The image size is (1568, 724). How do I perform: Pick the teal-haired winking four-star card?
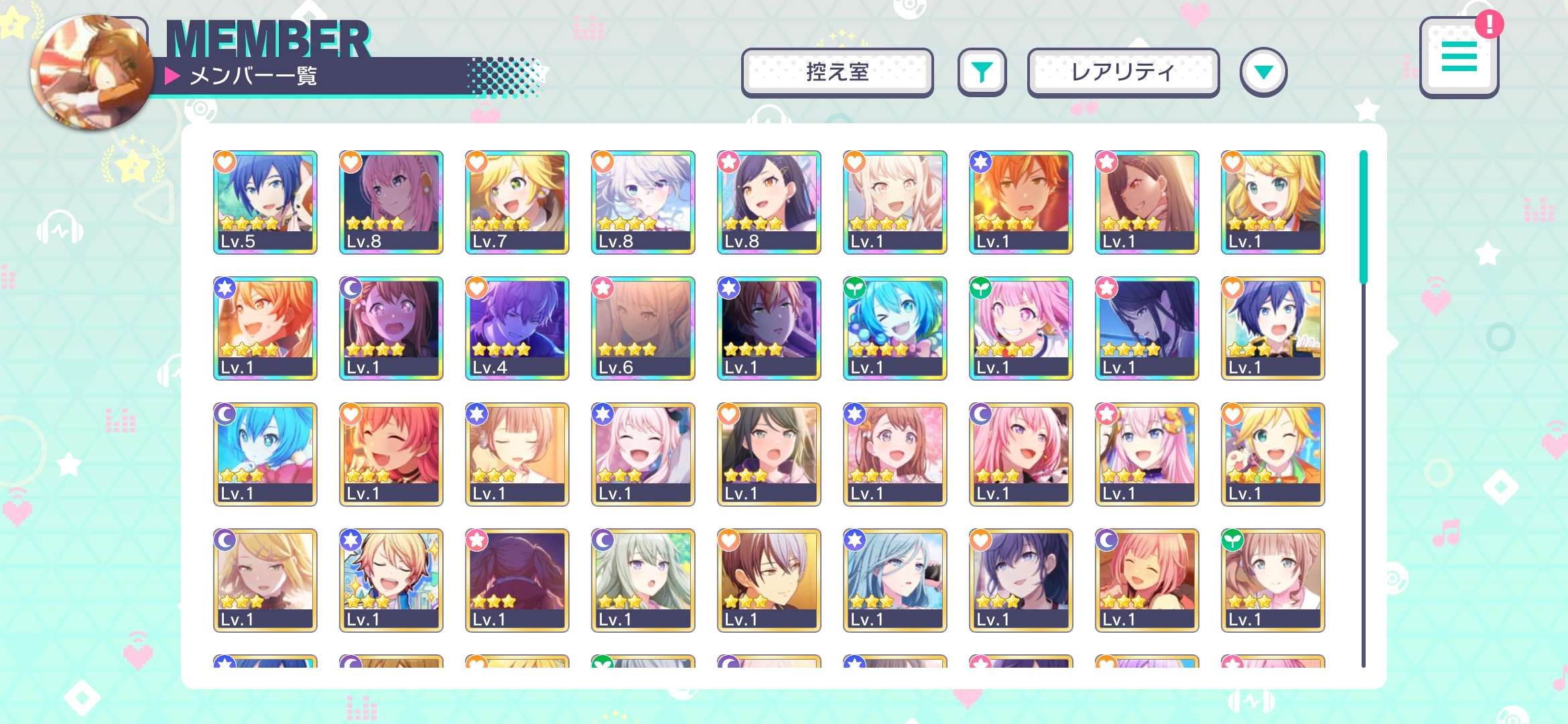tap(895, 328)
